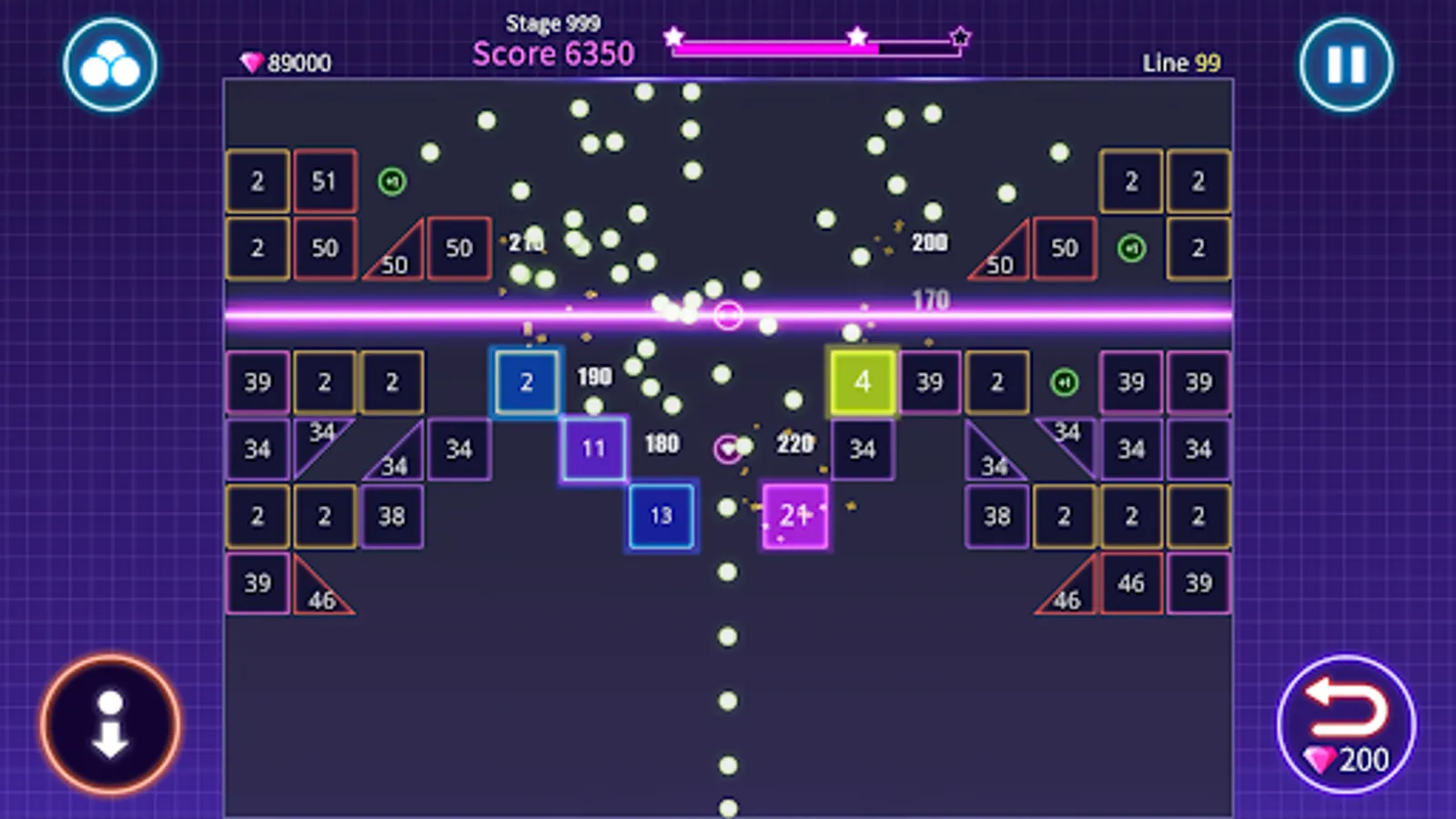
Task: Activate the down-arrow ball drop control
Action: coord(109,723)
